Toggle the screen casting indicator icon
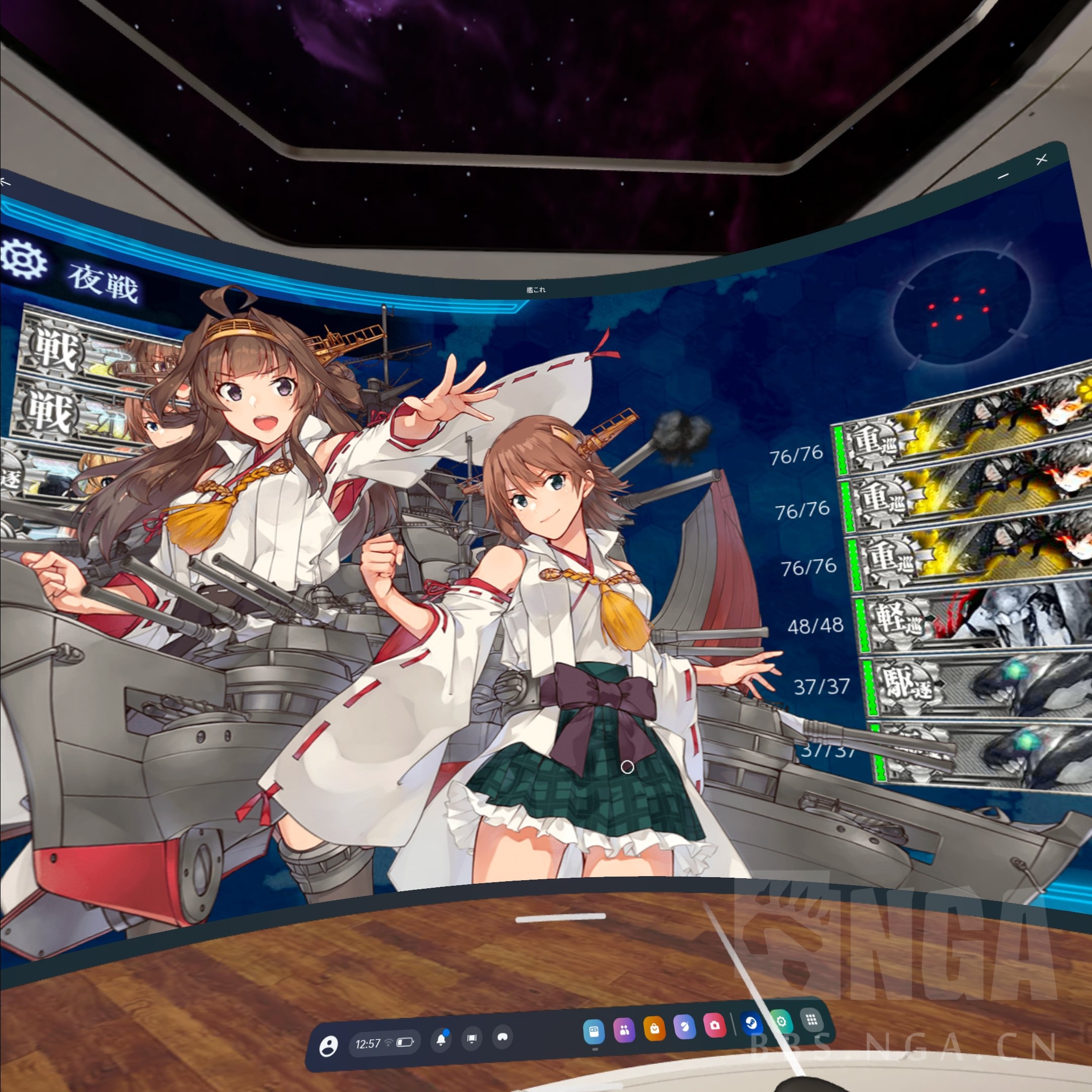1092x1092 pixels. pyautogui.click(x=472, y=1039)
